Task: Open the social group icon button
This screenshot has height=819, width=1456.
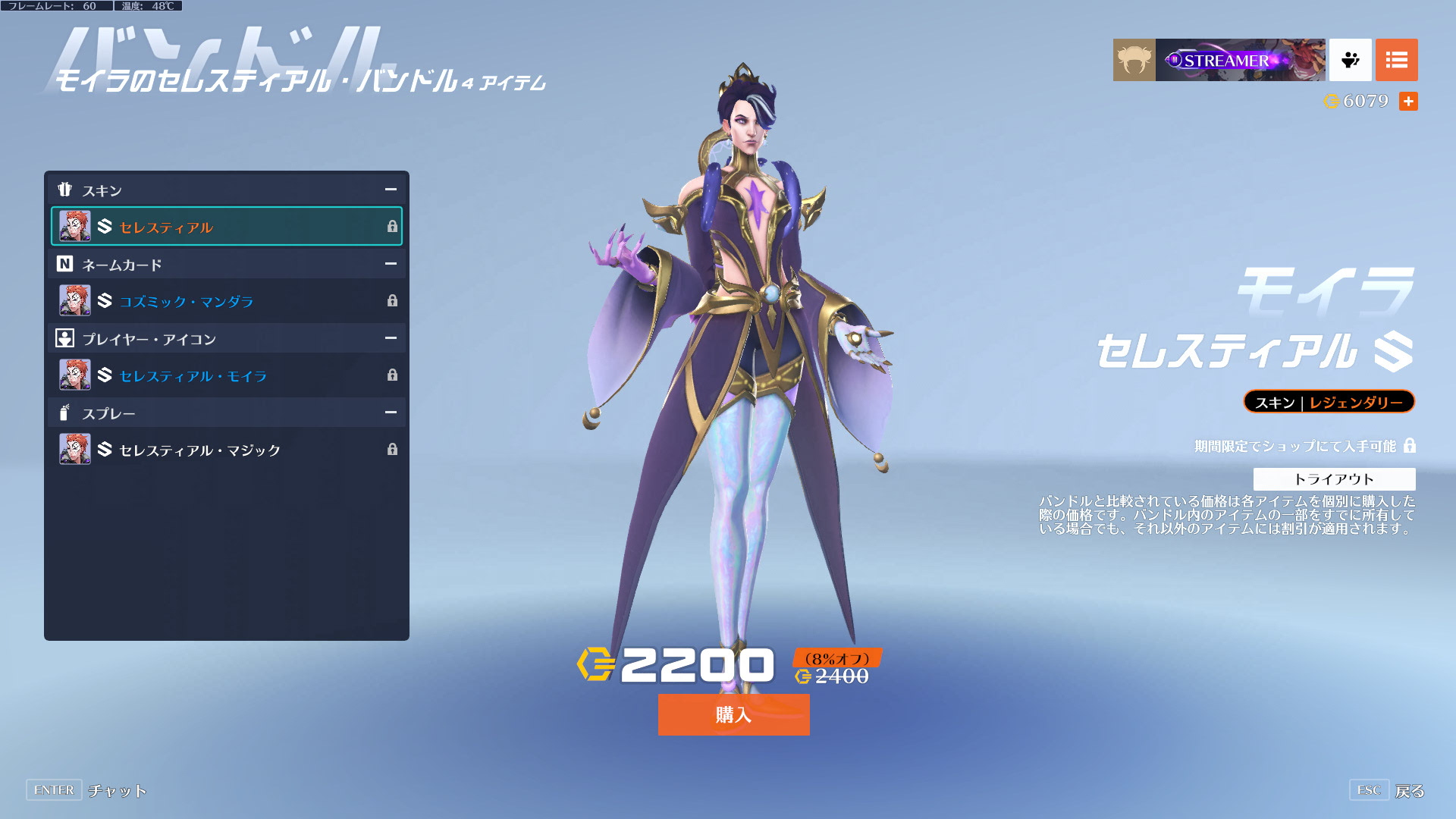Action: tap(1350, 60)
